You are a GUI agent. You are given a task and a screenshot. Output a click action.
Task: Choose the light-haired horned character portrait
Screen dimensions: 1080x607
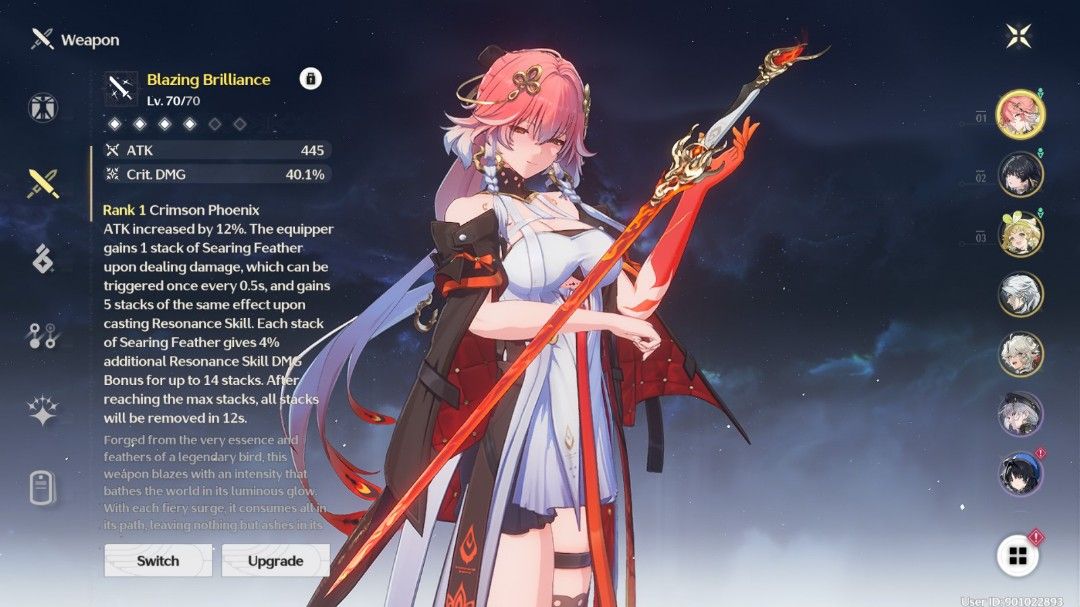(x=1020, y=354)
